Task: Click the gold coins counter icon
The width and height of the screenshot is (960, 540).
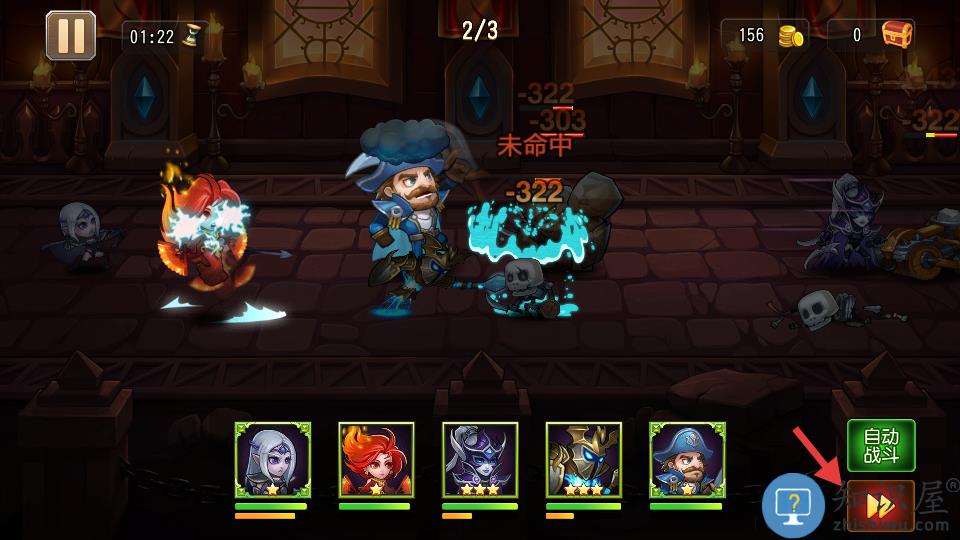Action: 792,36
